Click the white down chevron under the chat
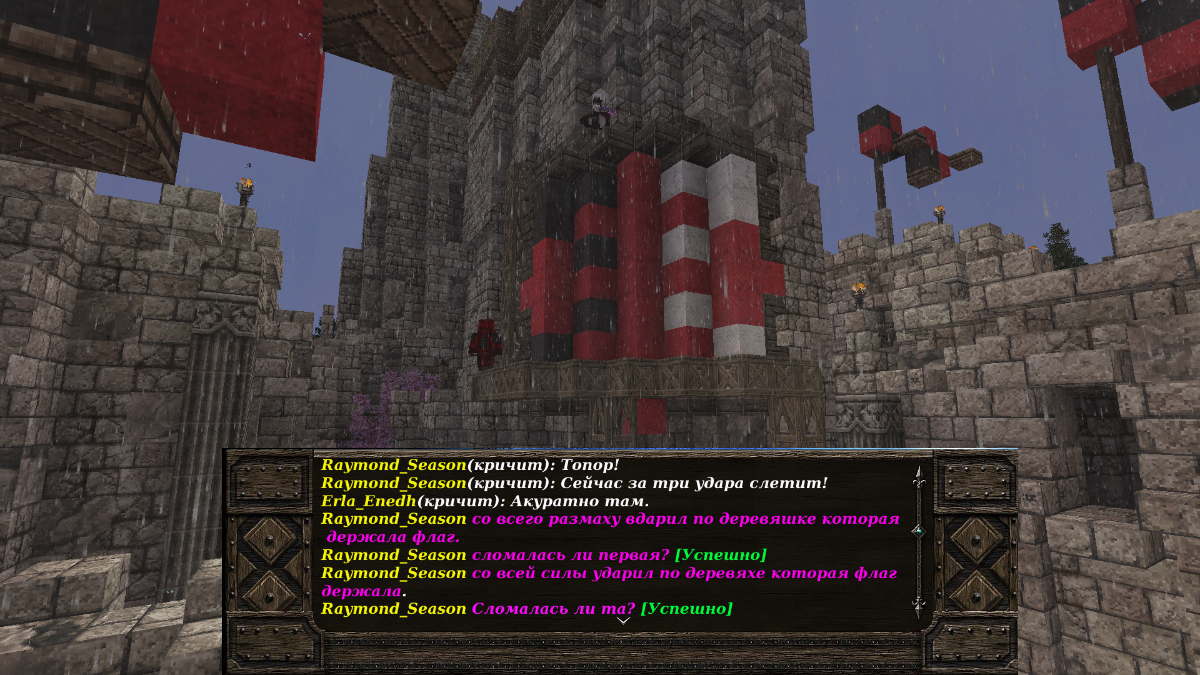1200x675 pixels. (623, 620)
